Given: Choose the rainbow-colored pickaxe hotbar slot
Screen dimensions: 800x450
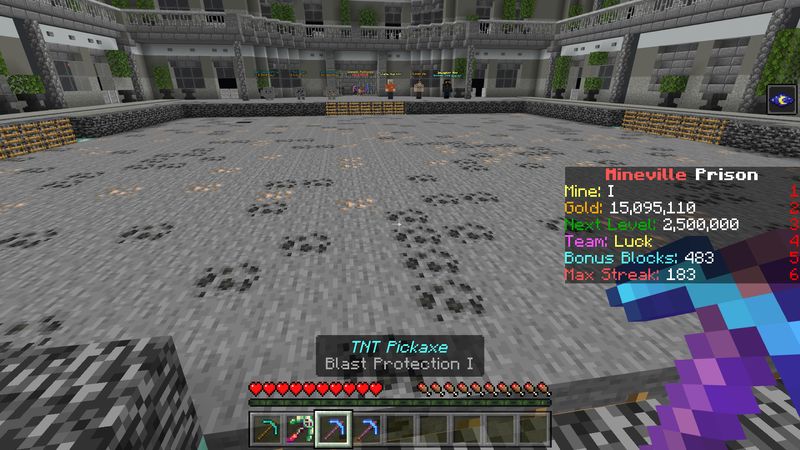Looking at the screenshot, I should pyautogui.click(x=299, y=429).
